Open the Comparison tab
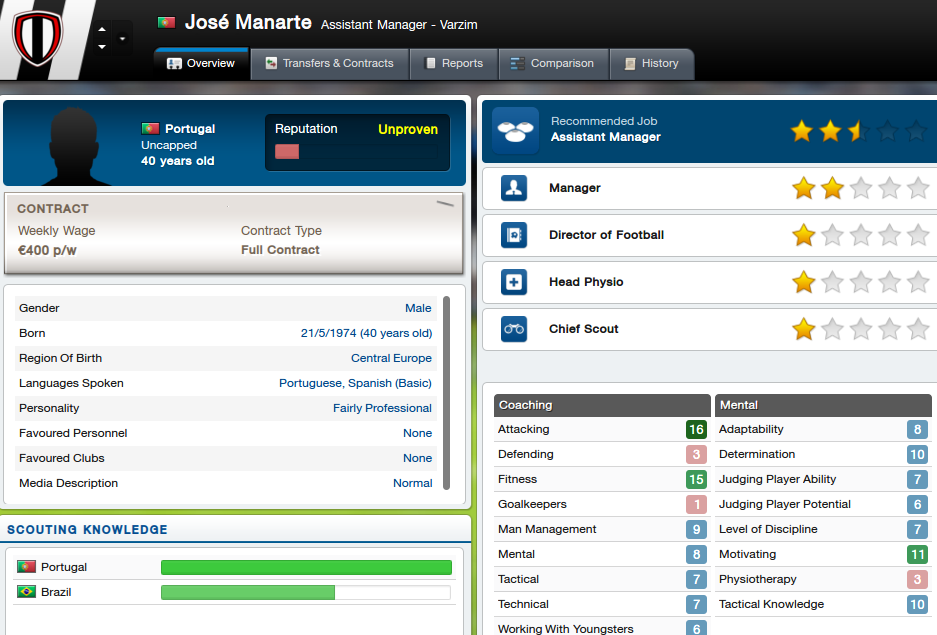This screenshot has height=635, width=937. pos(552,63)
